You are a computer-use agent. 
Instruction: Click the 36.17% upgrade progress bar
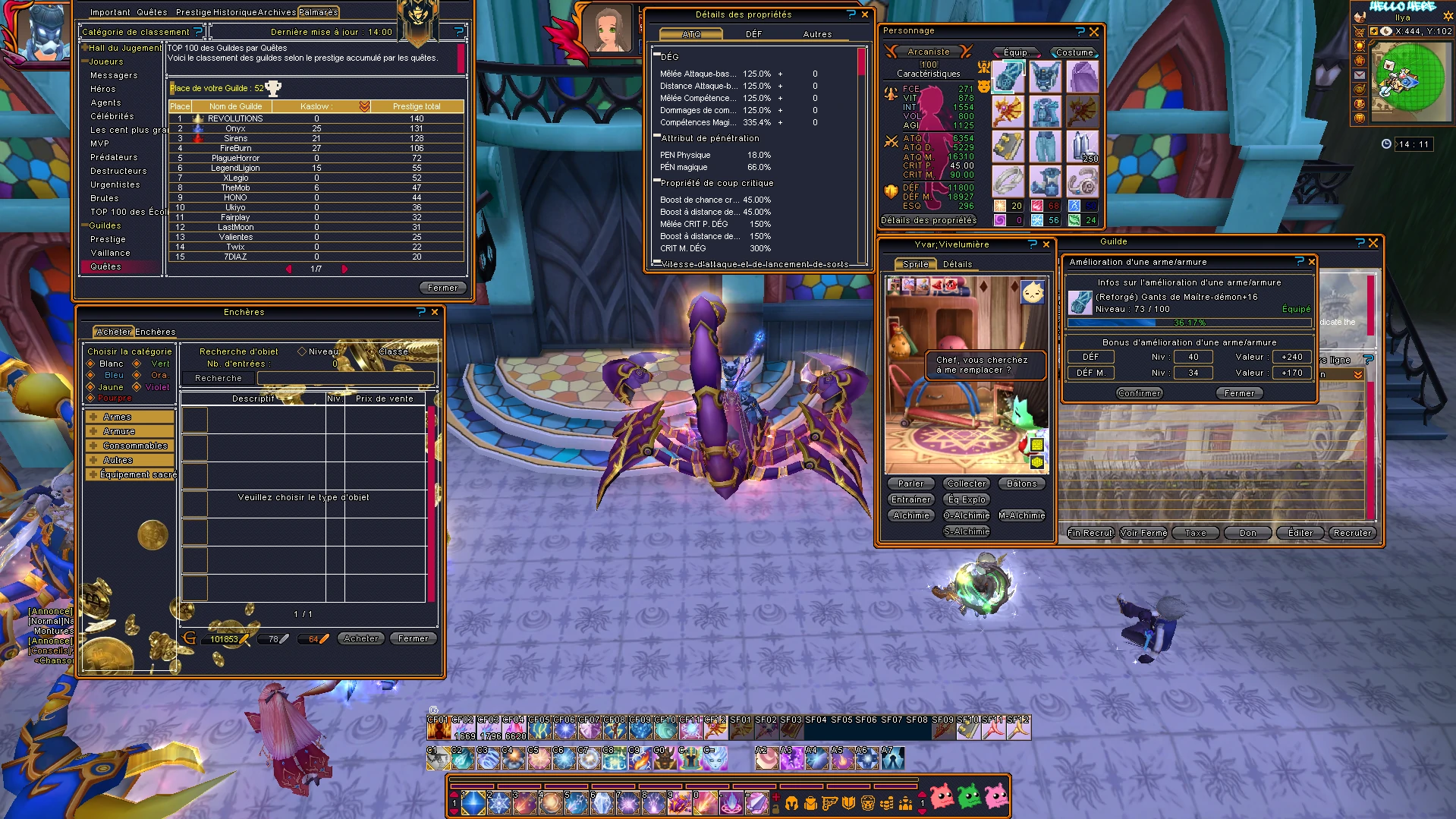pos(1188,322)
